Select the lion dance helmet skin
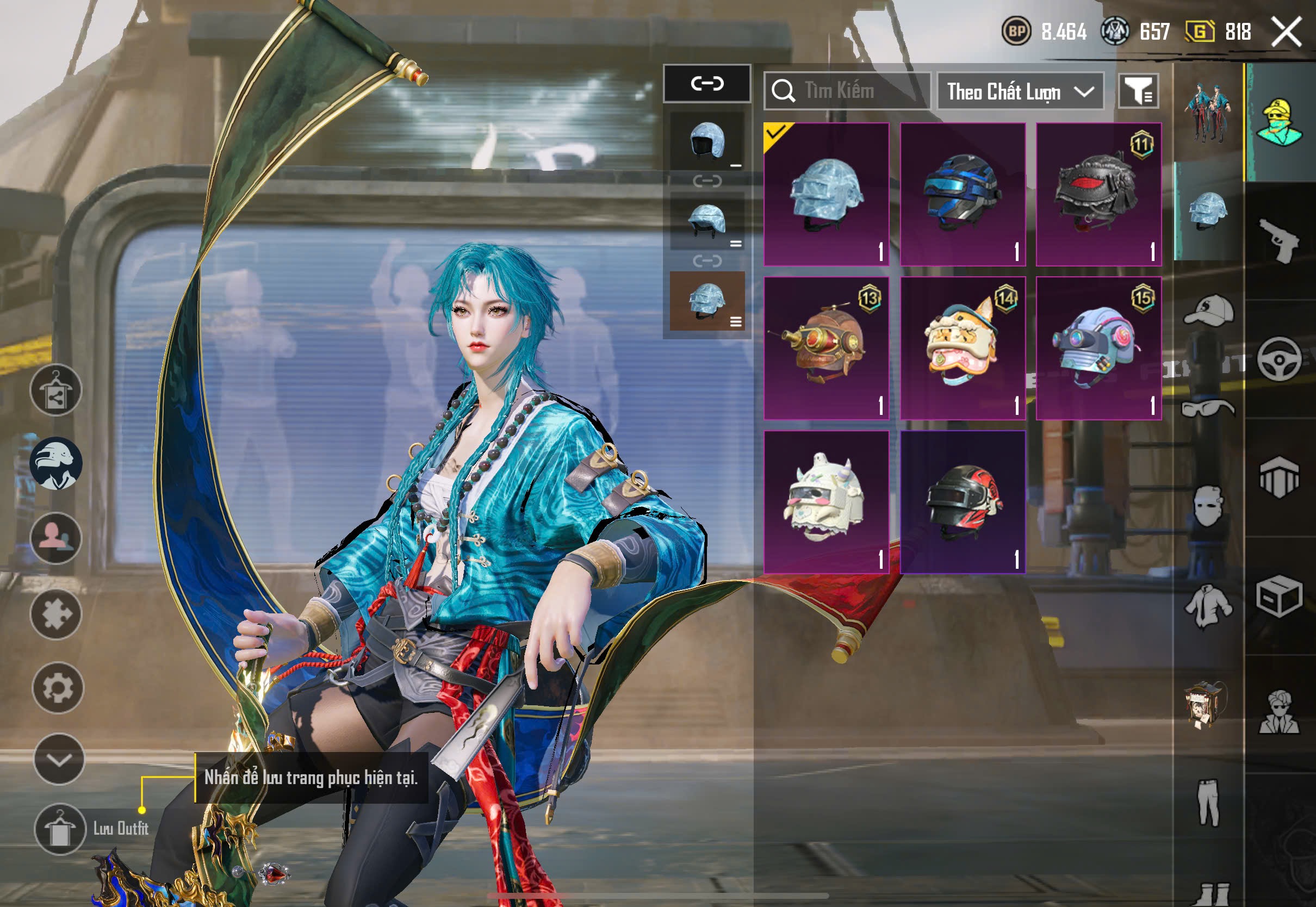 963,349
